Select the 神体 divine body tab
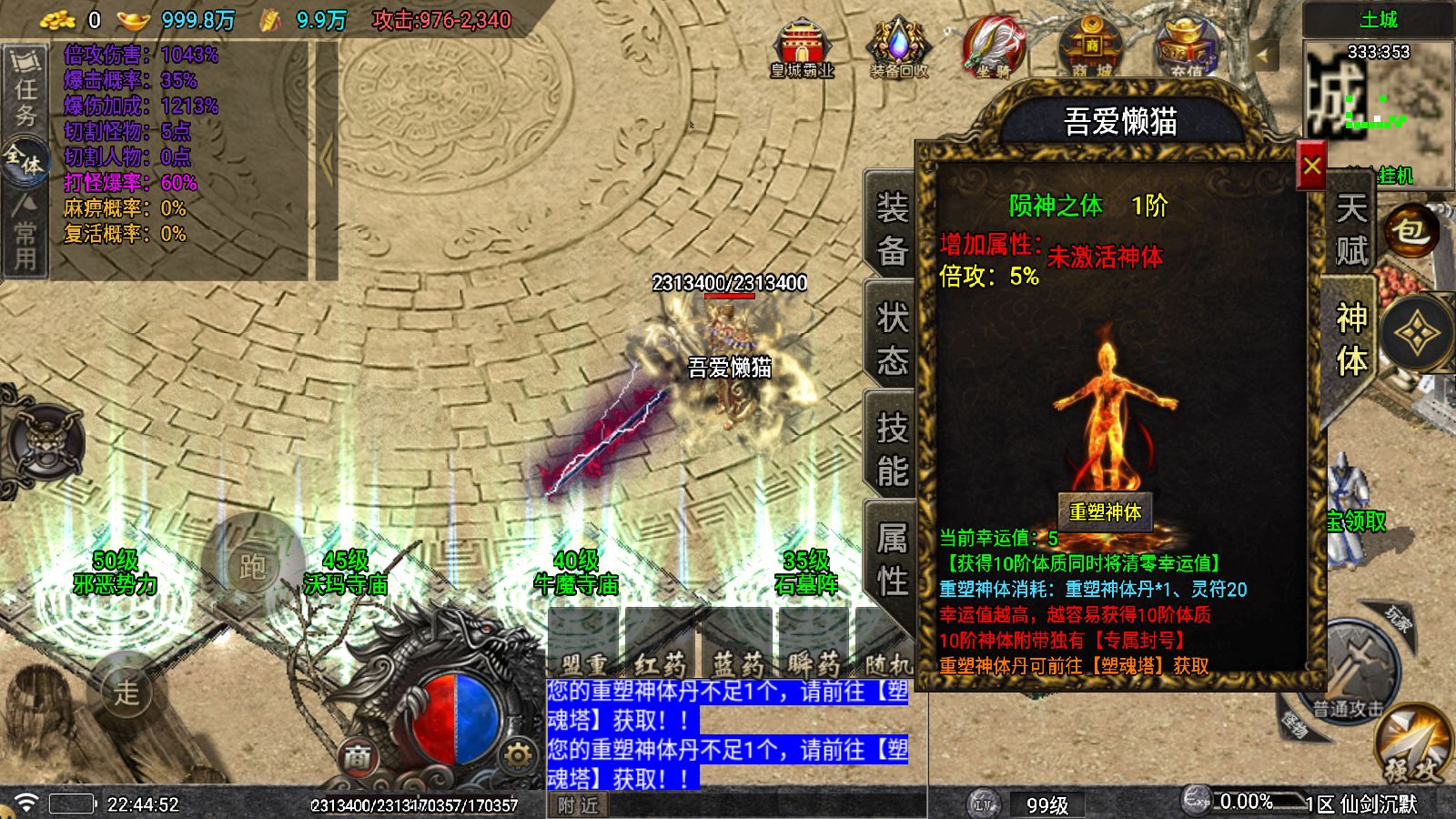 tap(1350, 339)
